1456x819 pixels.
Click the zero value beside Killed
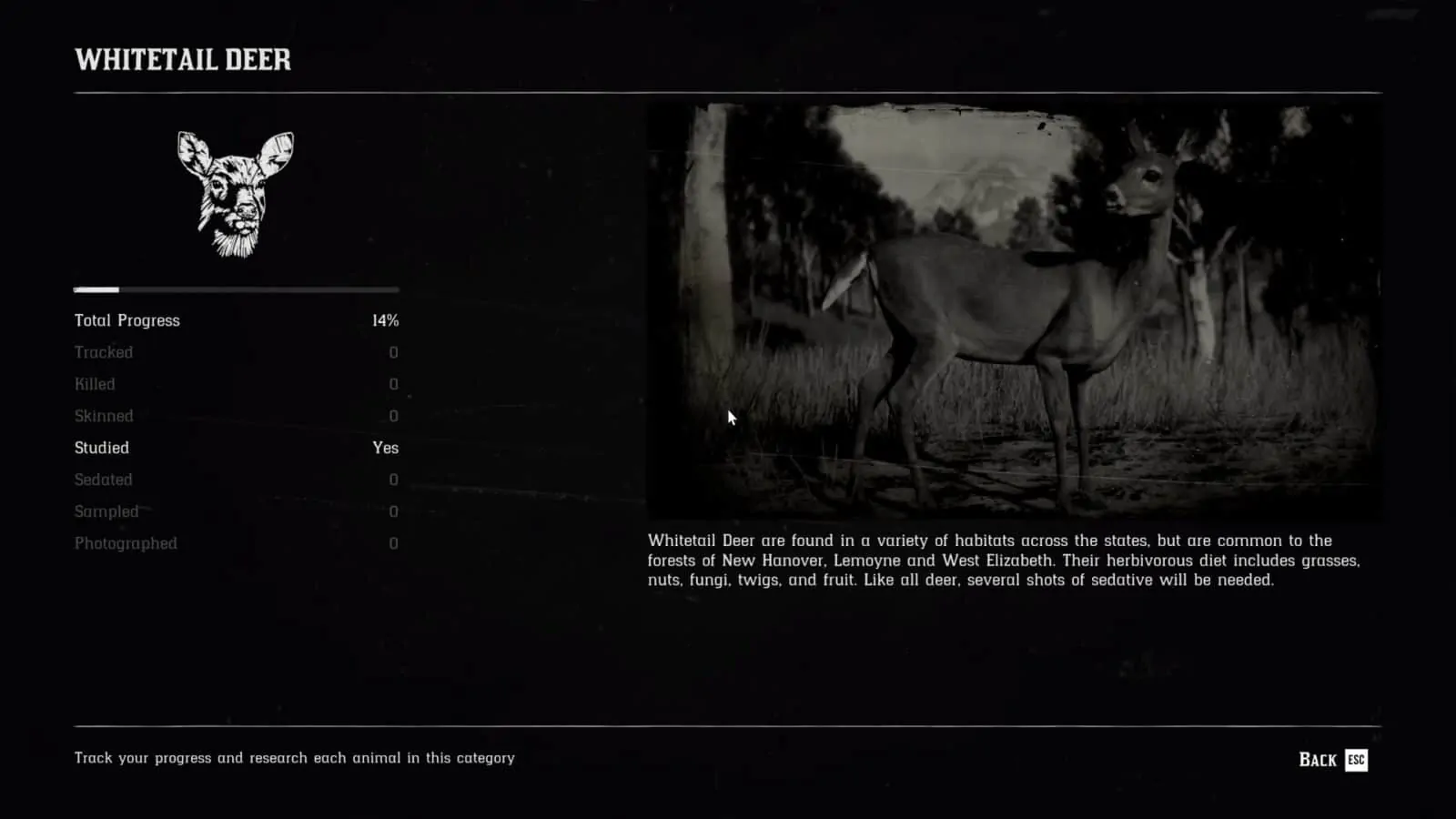[x=392, y=384]
